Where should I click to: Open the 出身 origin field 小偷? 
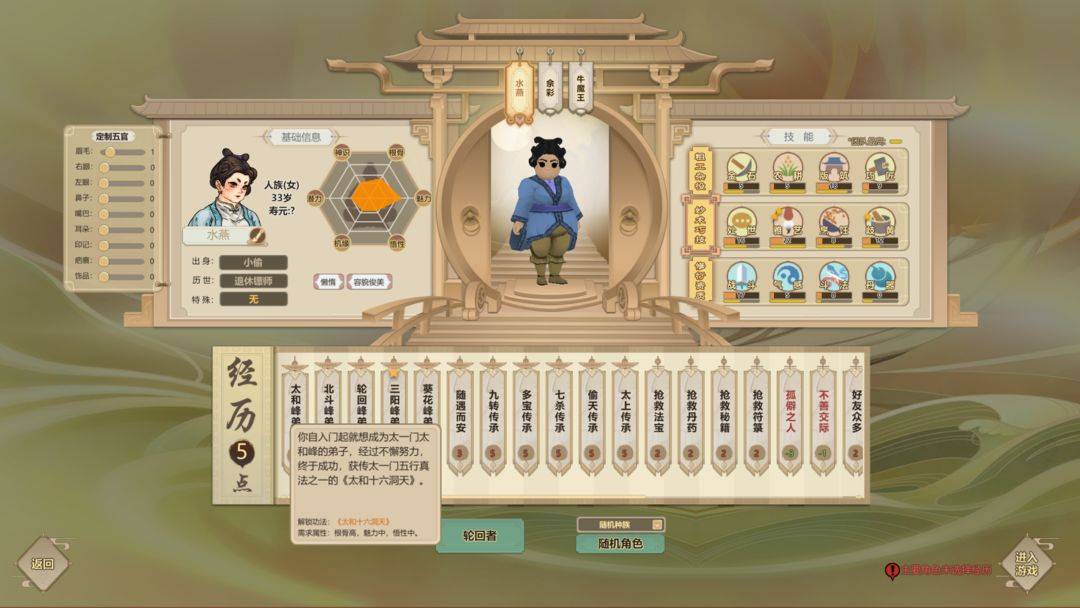tap(253, 262)
